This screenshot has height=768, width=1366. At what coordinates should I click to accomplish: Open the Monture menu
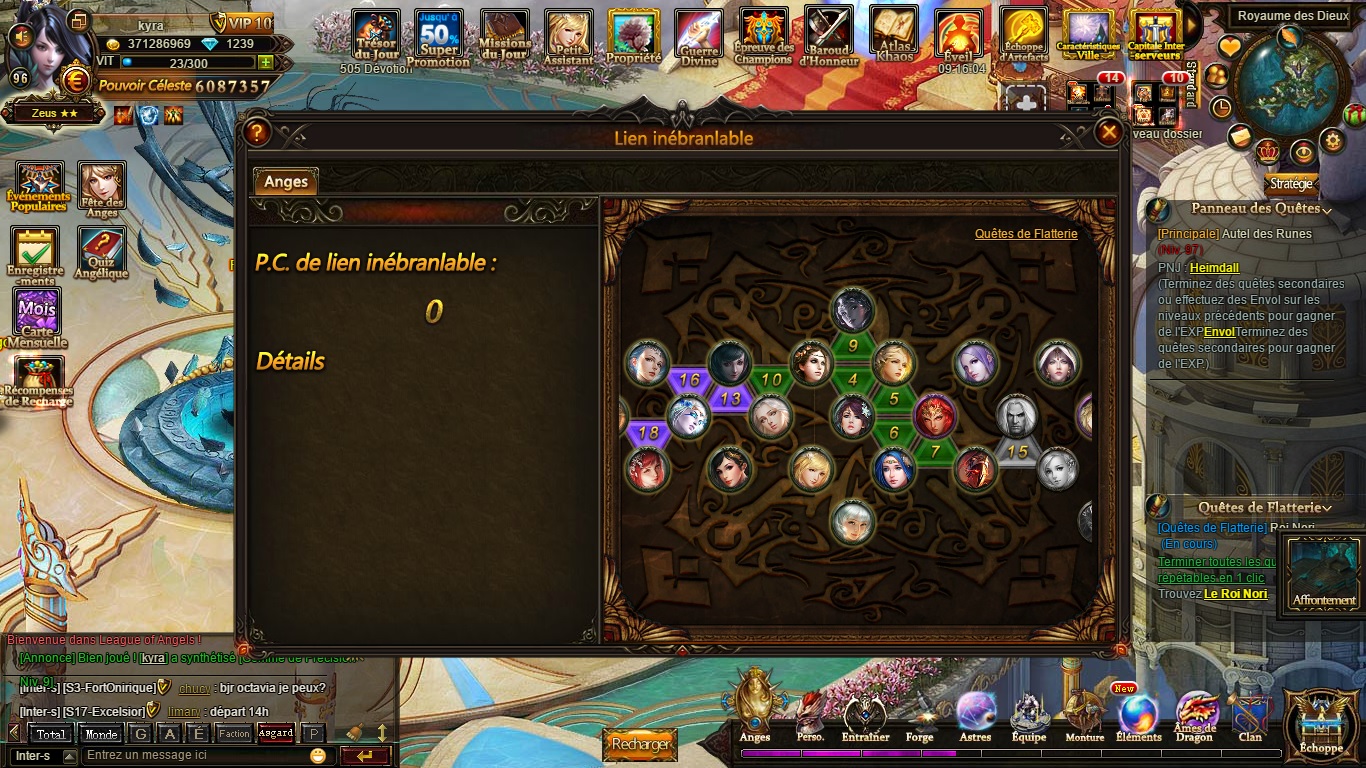(x=1084, y=716)
